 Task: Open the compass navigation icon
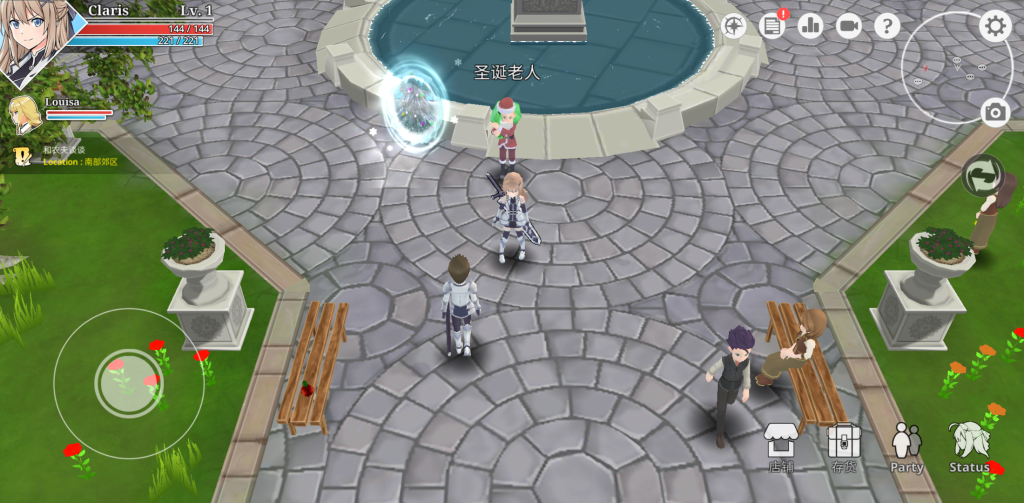pyautogui.click(x=735, y=26)
